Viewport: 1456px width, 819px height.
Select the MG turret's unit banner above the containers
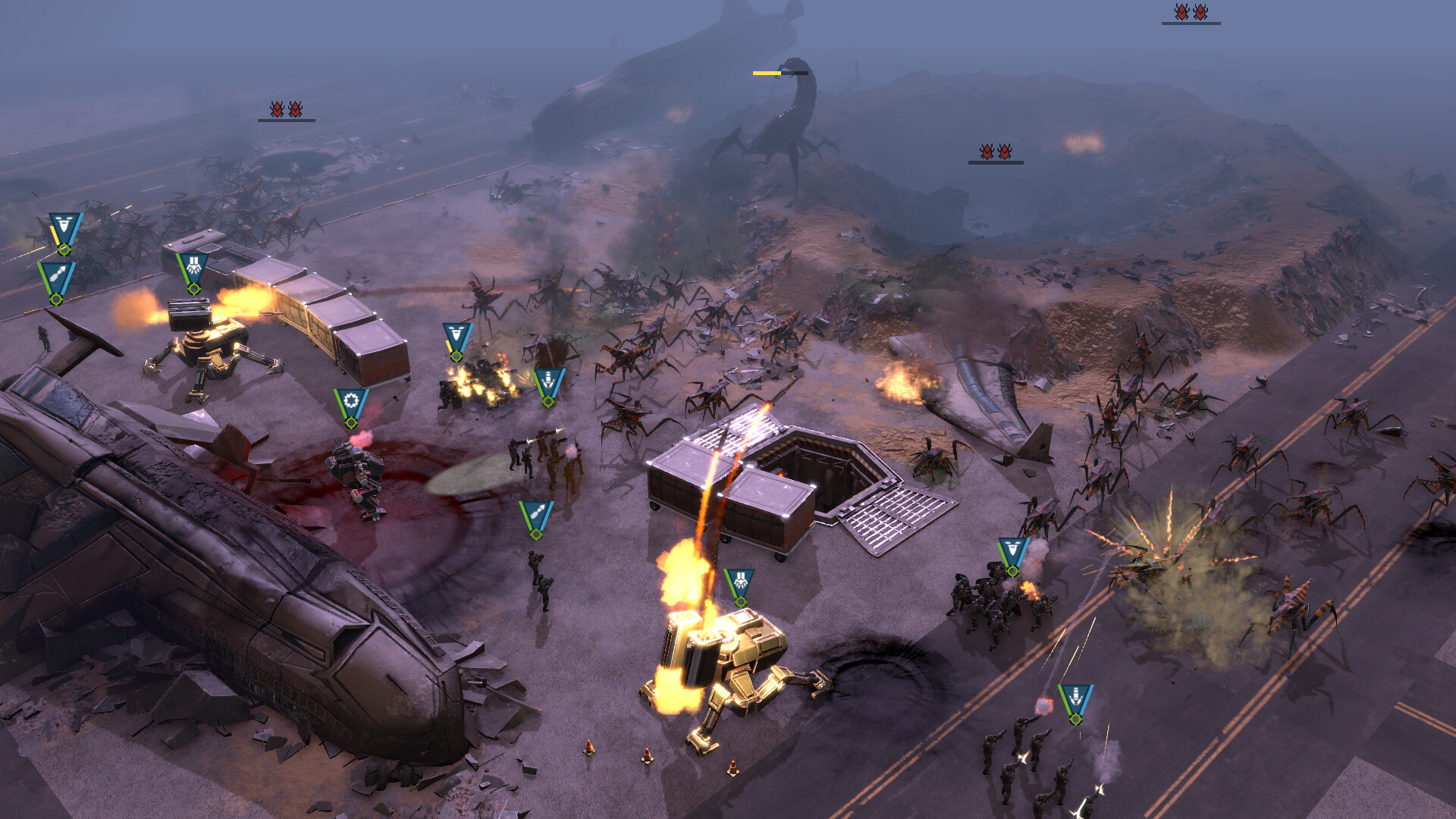pyautogui.click(x=193, y=265)
